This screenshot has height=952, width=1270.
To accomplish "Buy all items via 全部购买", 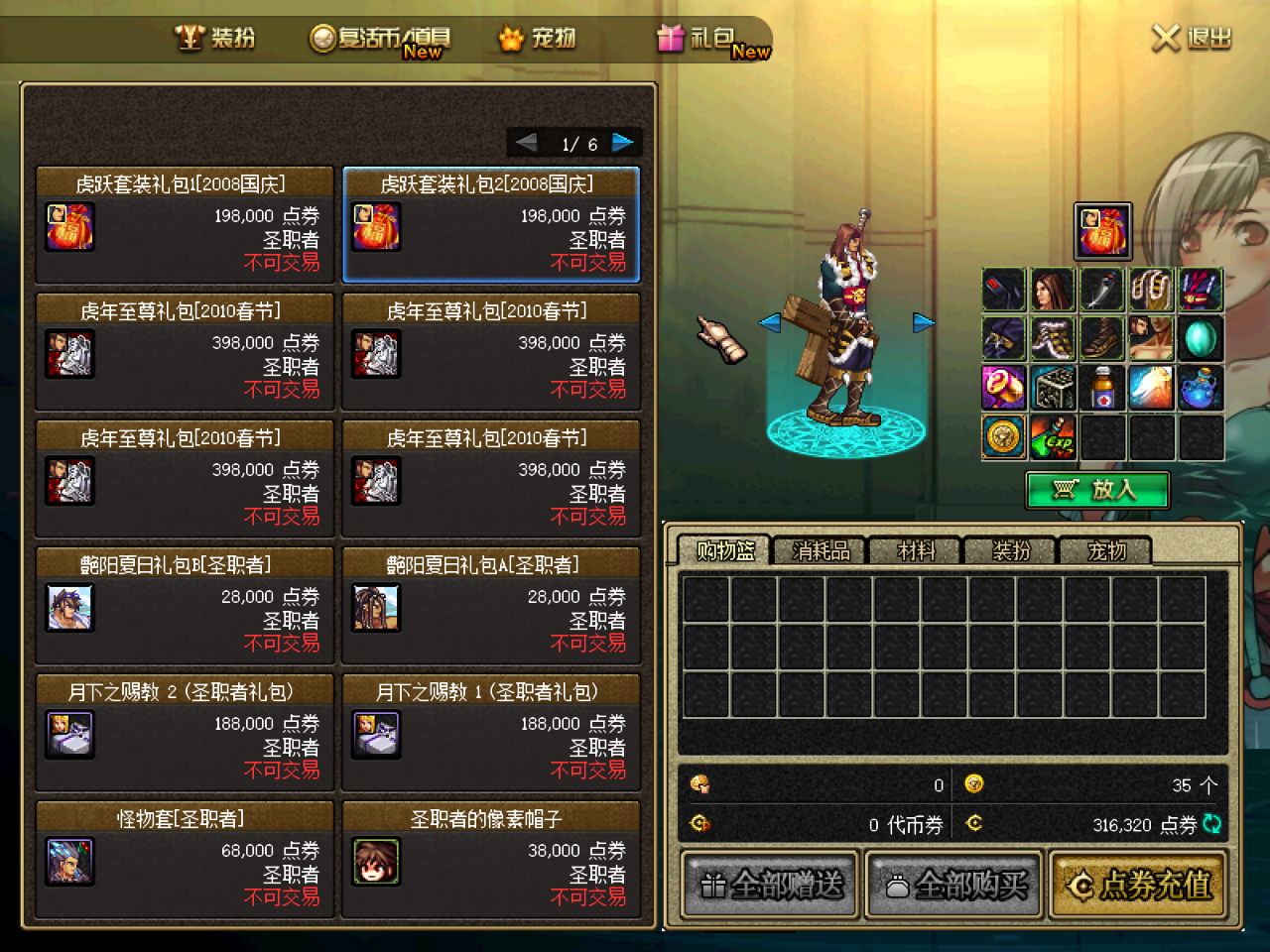I will pos(954,885).
